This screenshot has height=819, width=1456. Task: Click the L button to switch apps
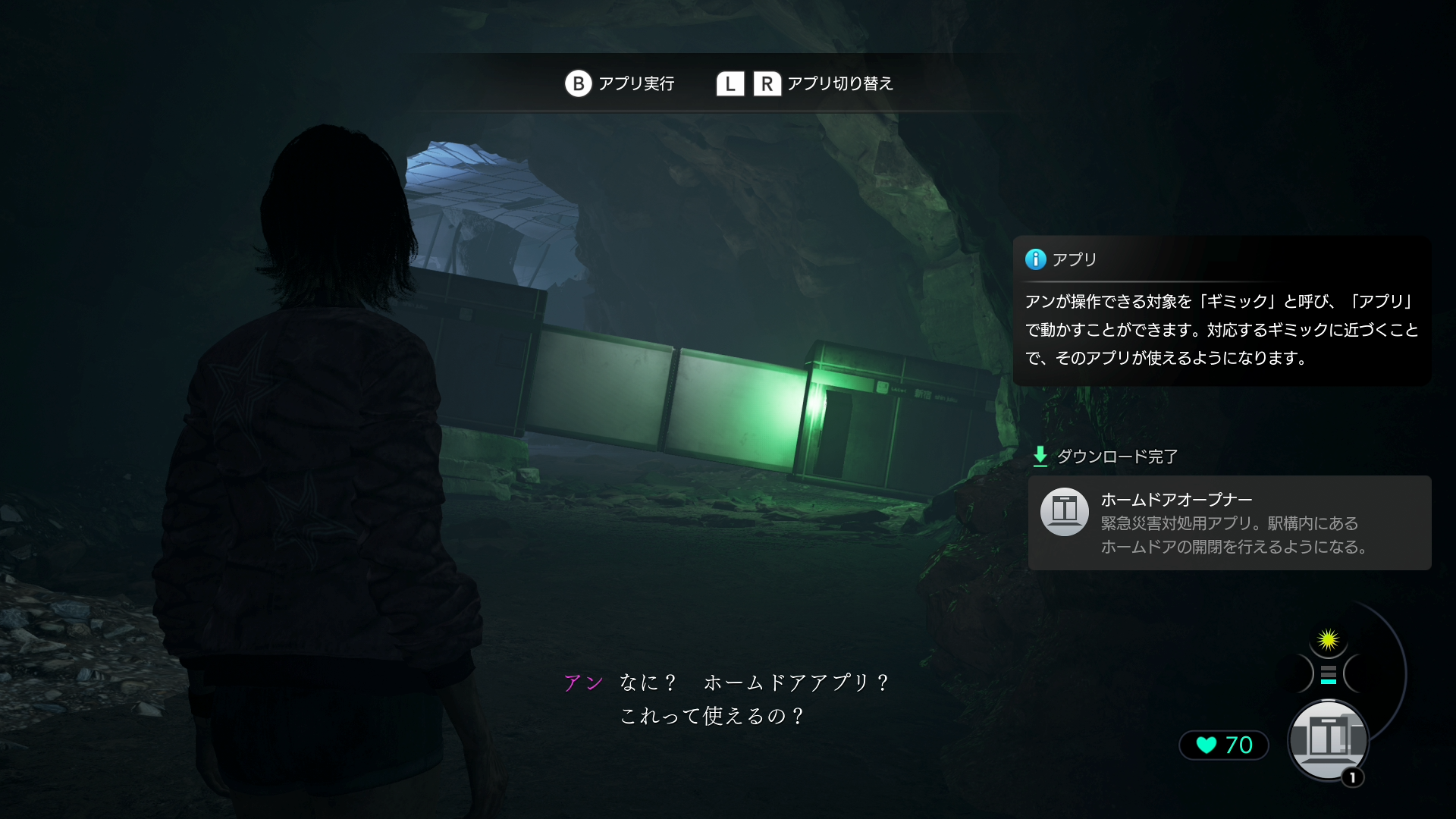(730, 83)
